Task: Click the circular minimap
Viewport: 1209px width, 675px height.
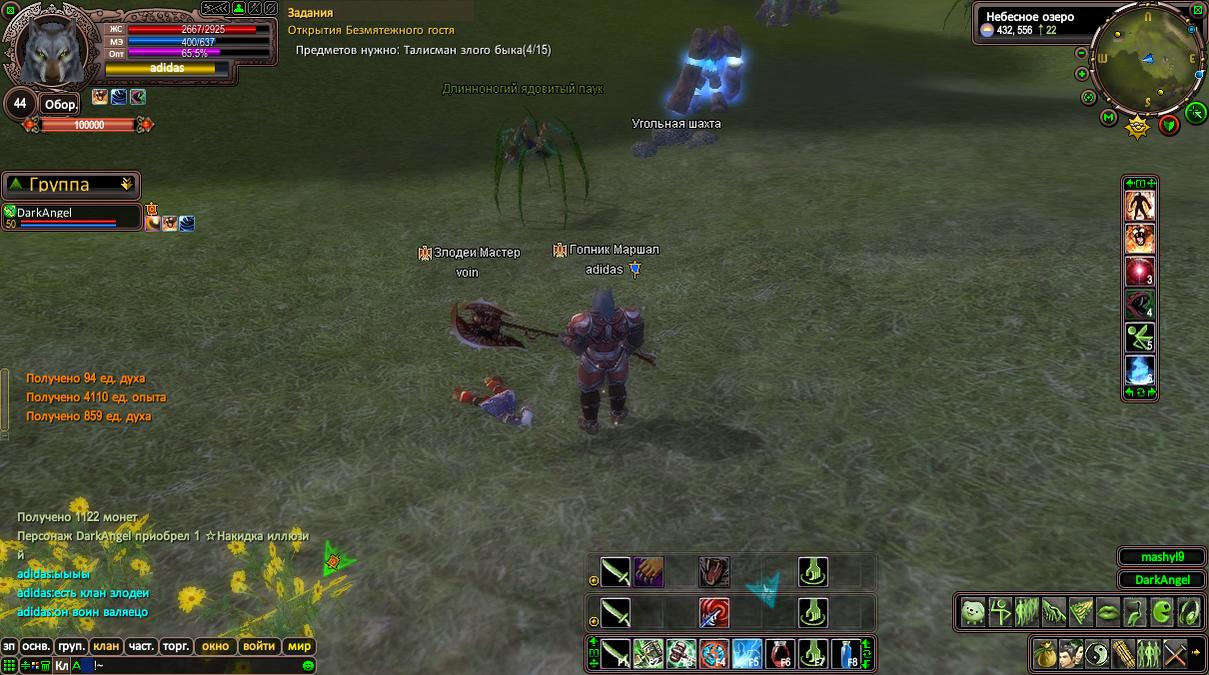Action: tap(1148, 58)
